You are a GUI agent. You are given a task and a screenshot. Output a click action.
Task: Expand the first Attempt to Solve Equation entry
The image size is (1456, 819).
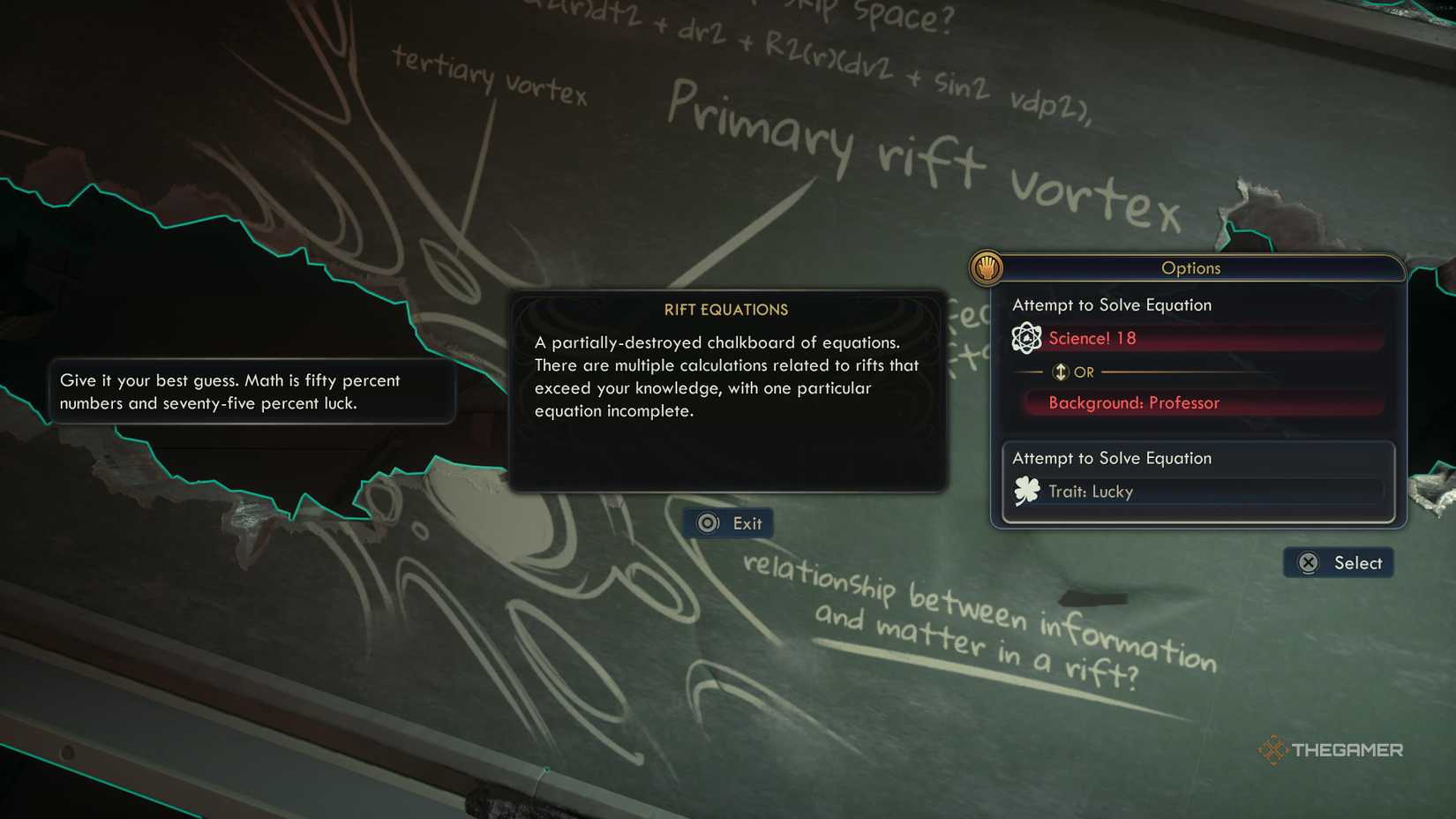1113,304
